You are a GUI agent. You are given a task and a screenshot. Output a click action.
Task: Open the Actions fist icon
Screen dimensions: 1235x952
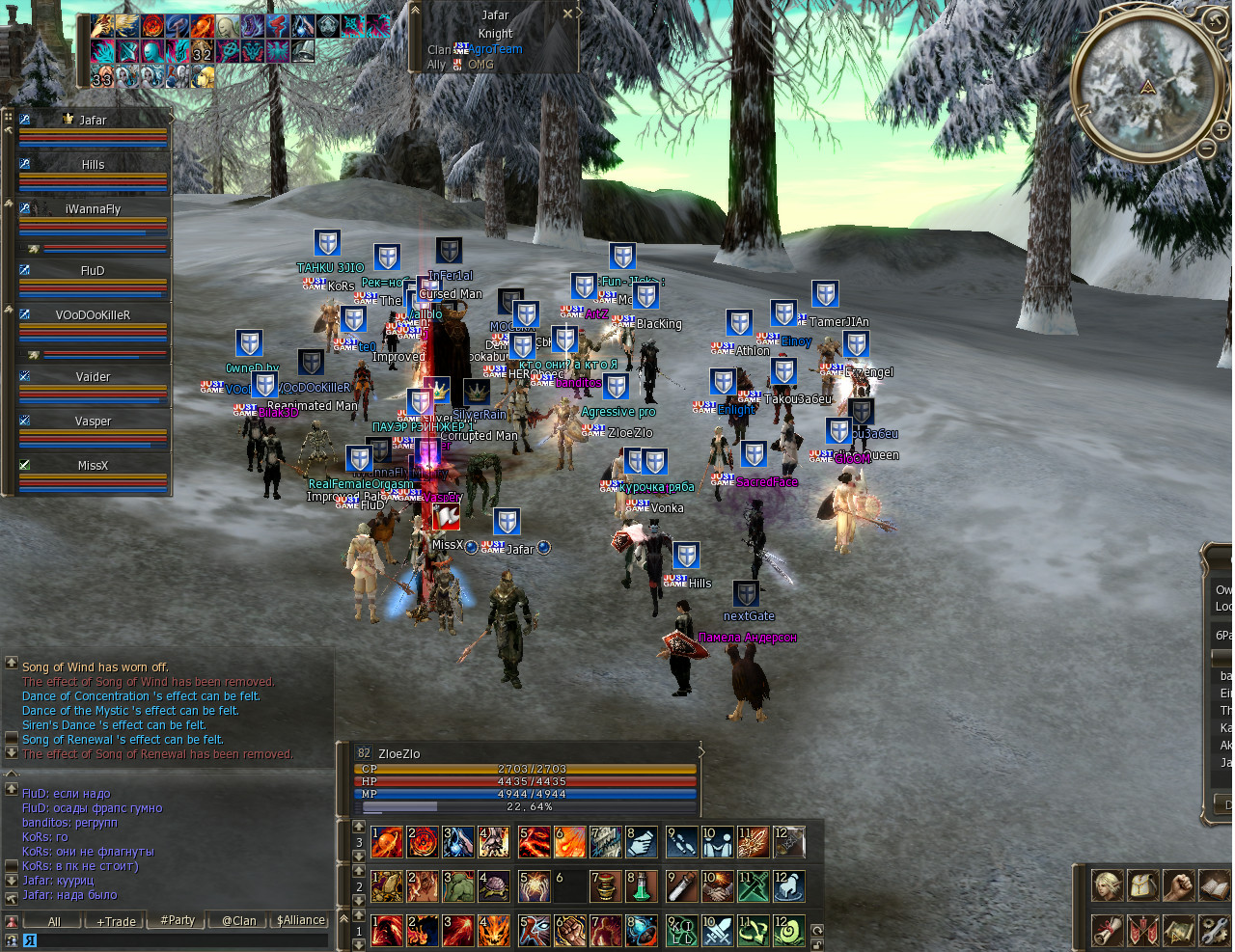[1178, 886]
